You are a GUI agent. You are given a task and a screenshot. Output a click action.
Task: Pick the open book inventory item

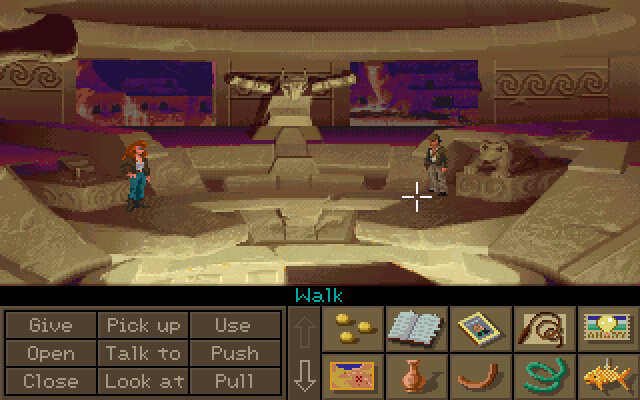pyautogui.click(x=416, y=329)
